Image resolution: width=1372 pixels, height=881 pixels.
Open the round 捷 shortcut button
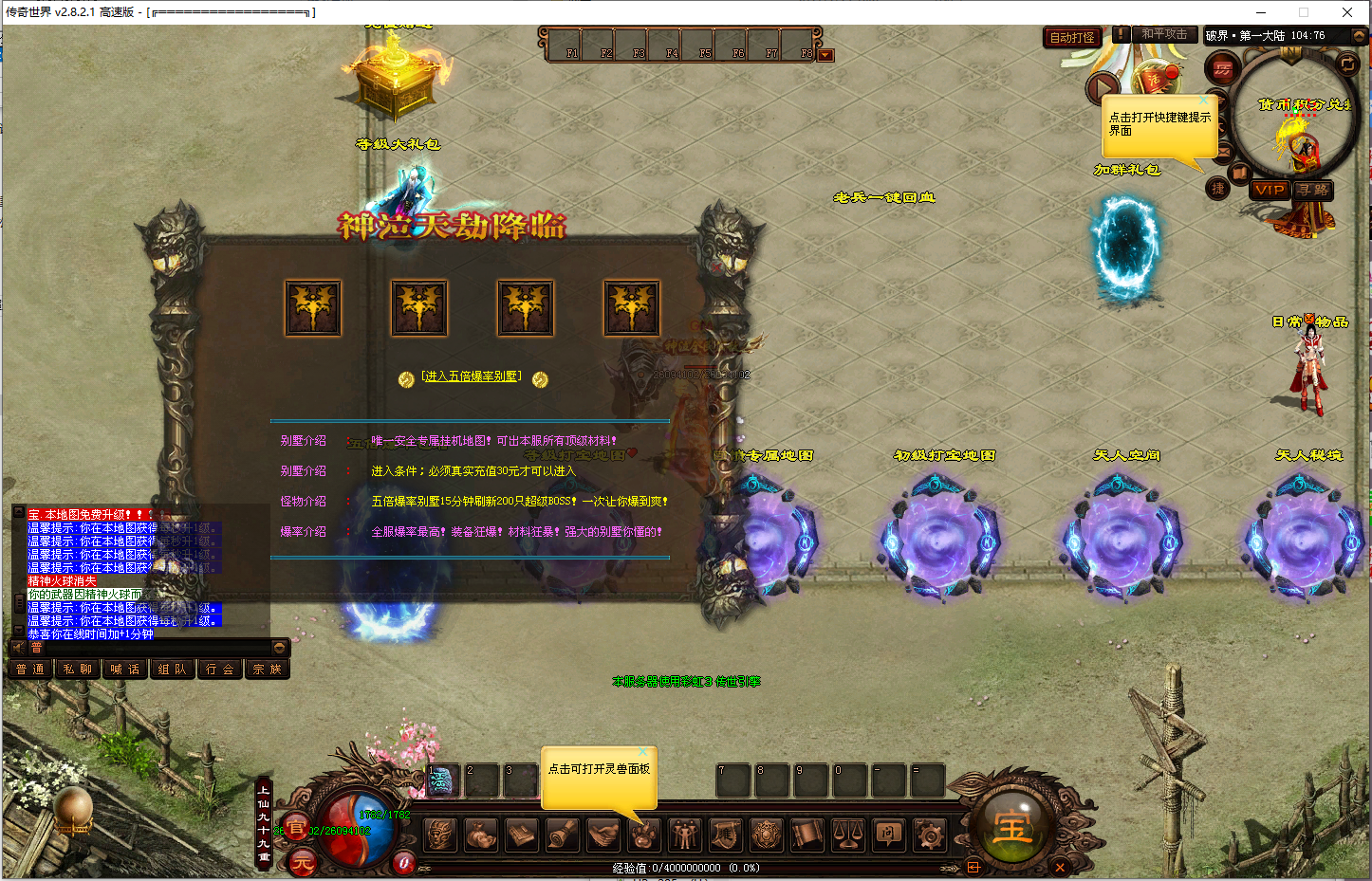coord(1218,189)
